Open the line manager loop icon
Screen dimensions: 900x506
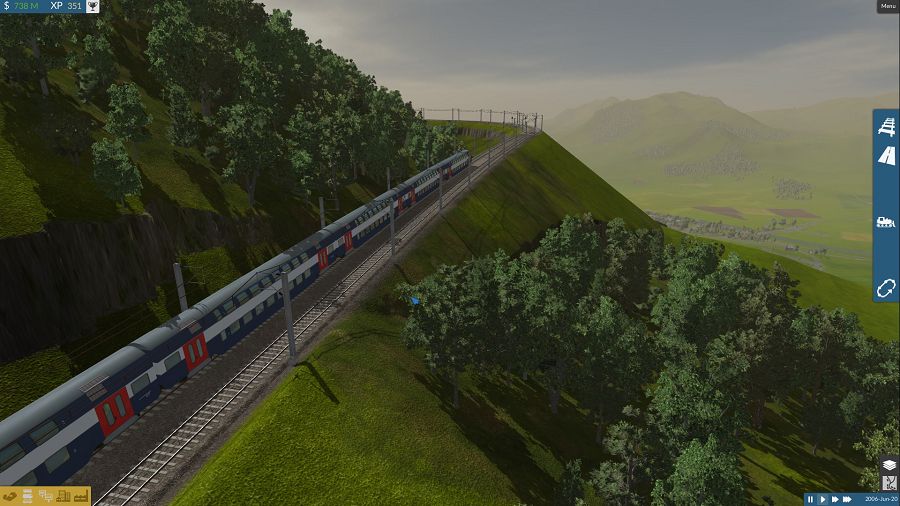(886, 287)
